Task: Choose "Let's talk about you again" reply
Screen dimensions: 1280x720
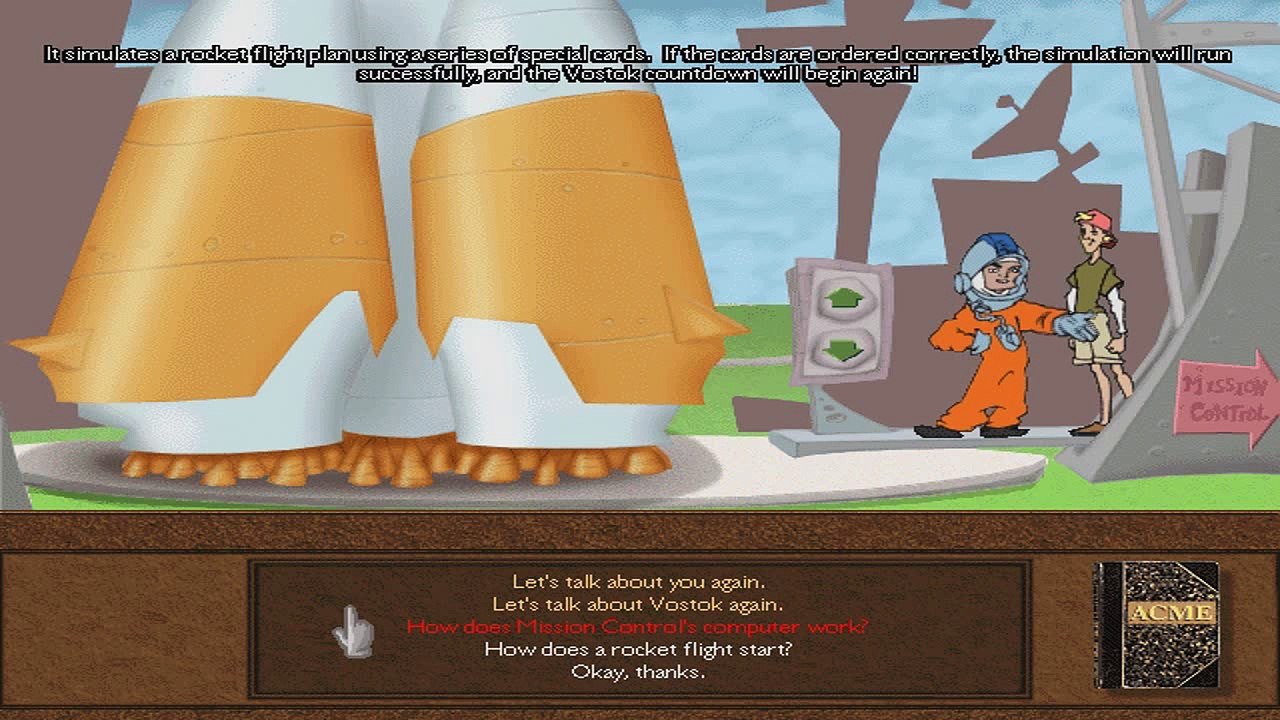Action: click(638, 581)
